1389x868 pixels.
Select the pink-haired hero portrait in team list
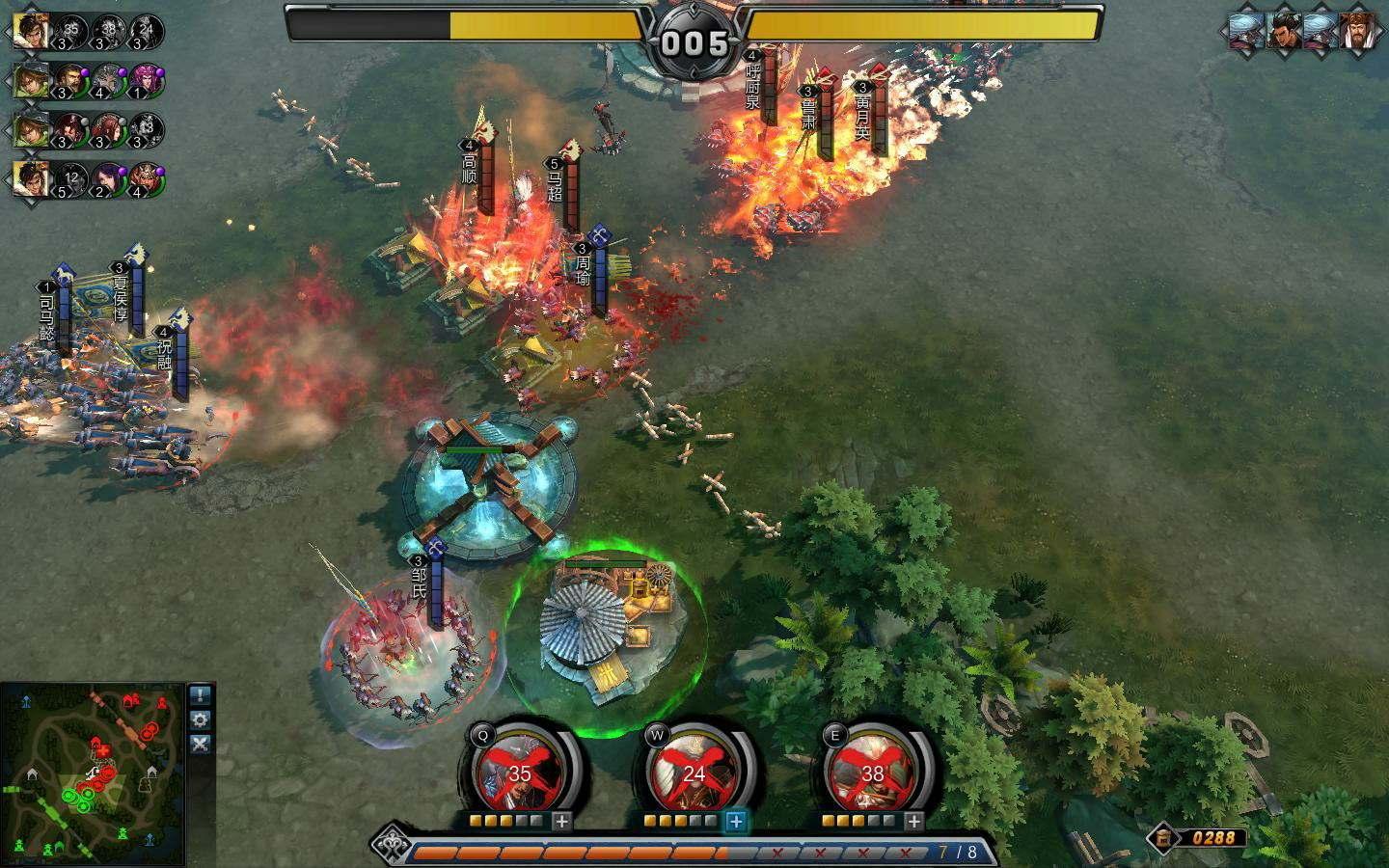coord(146,79)
